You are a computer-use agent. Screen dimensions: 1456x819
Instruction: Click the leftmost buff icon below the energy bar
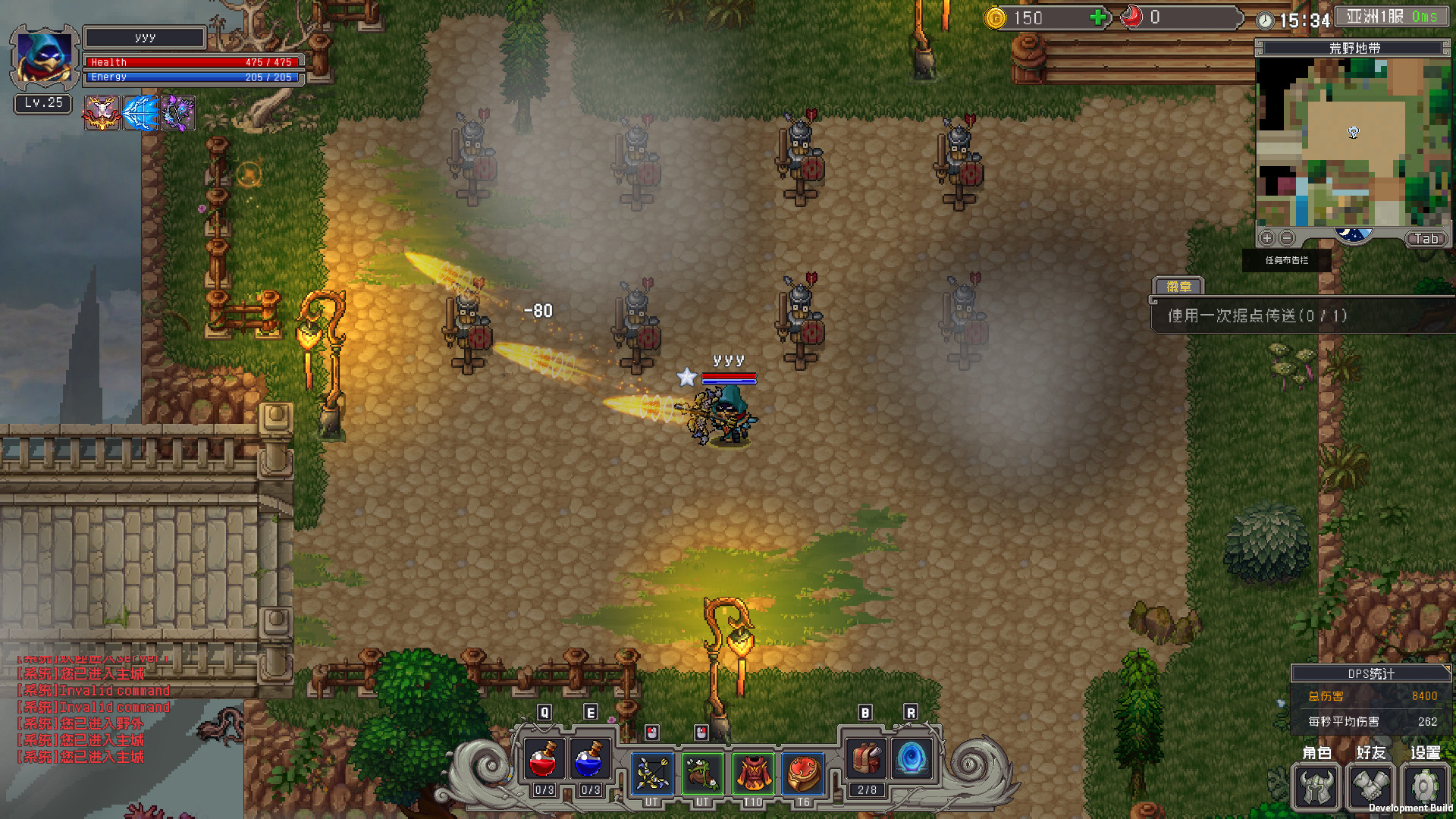pos(102,113)
